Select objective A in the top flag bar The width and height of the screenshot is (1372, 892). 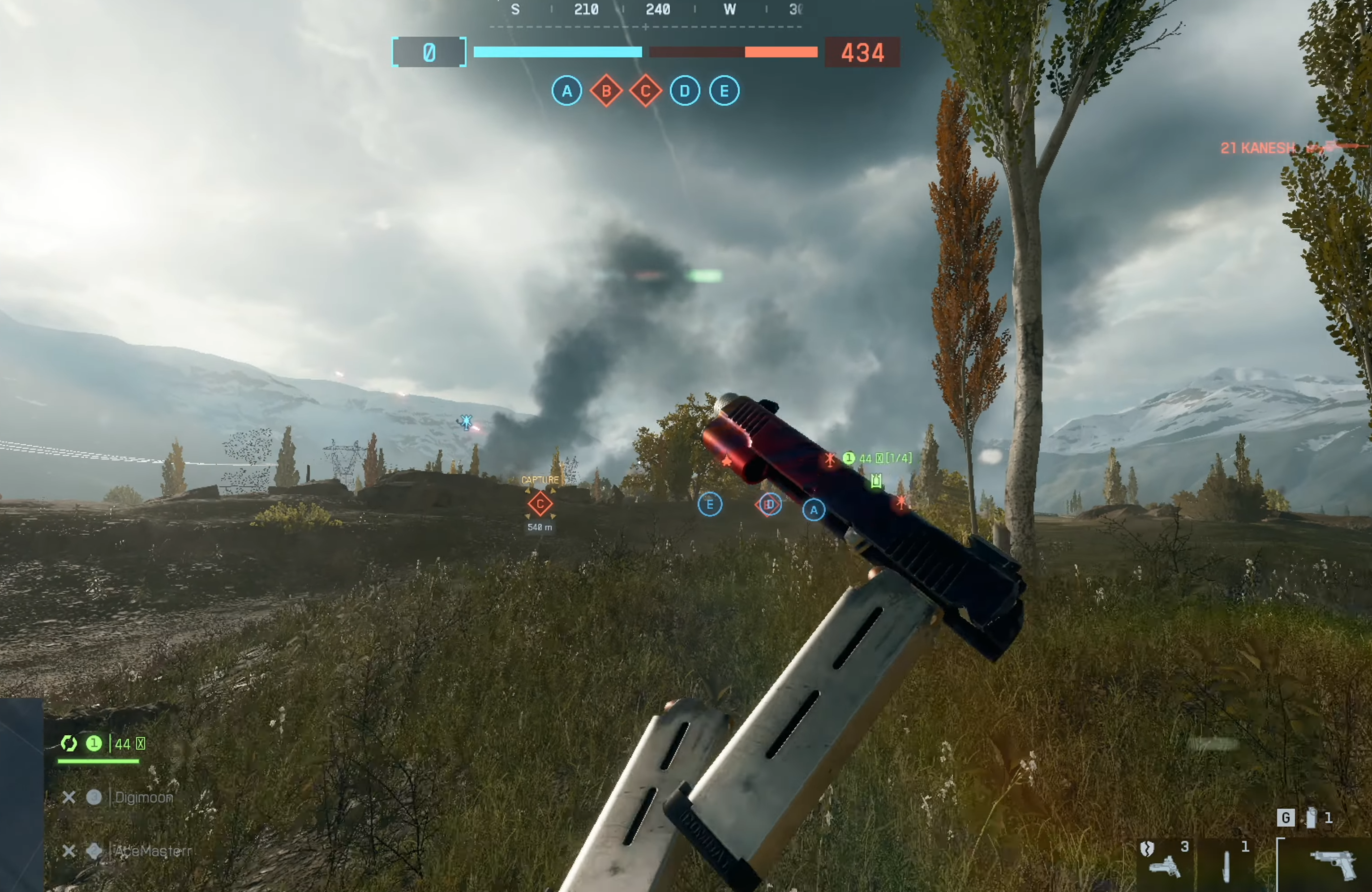[x=567, y=91]
